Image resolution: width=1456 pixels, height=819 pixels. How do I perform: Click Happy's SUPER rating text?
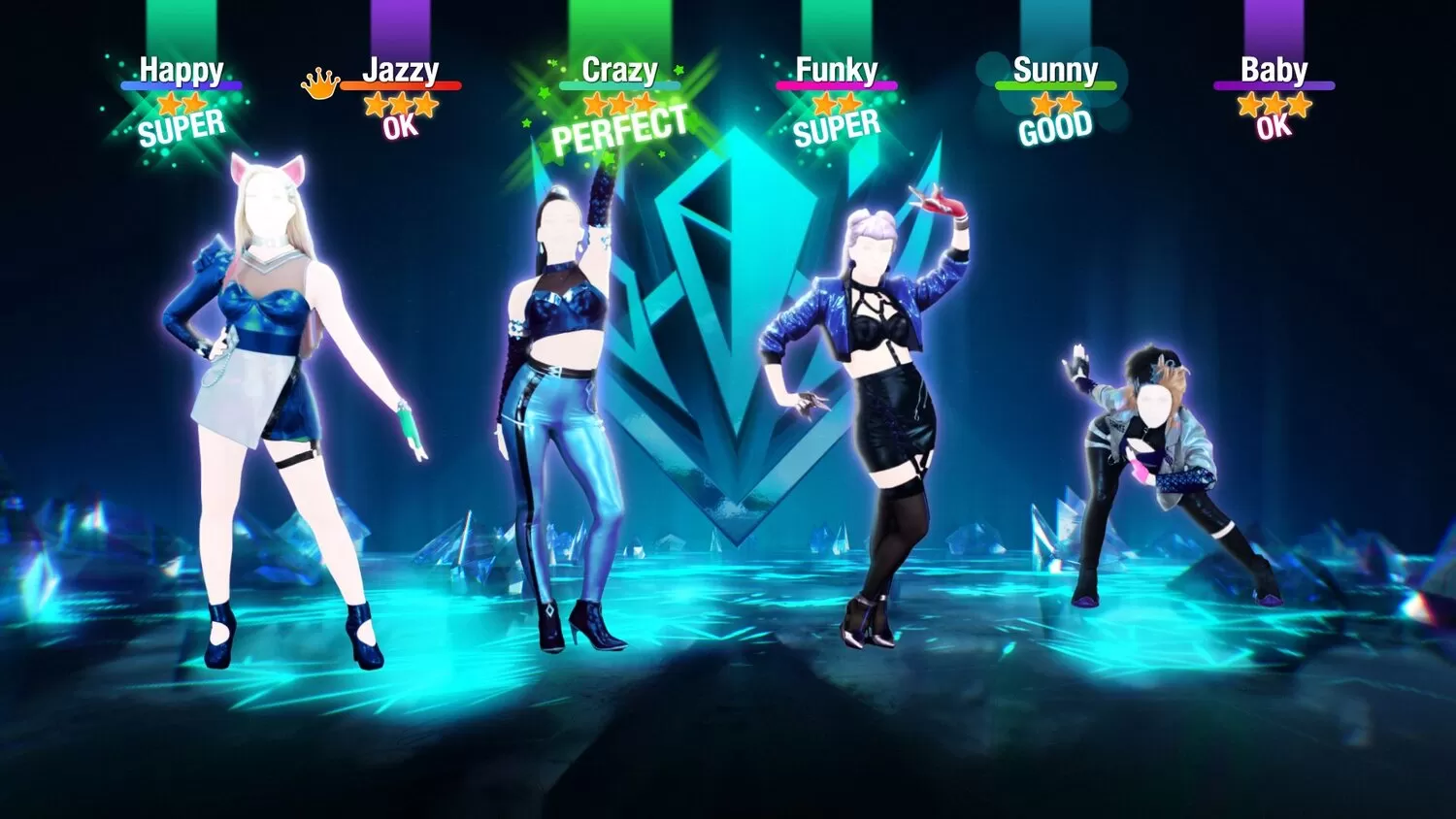(182, 126)
